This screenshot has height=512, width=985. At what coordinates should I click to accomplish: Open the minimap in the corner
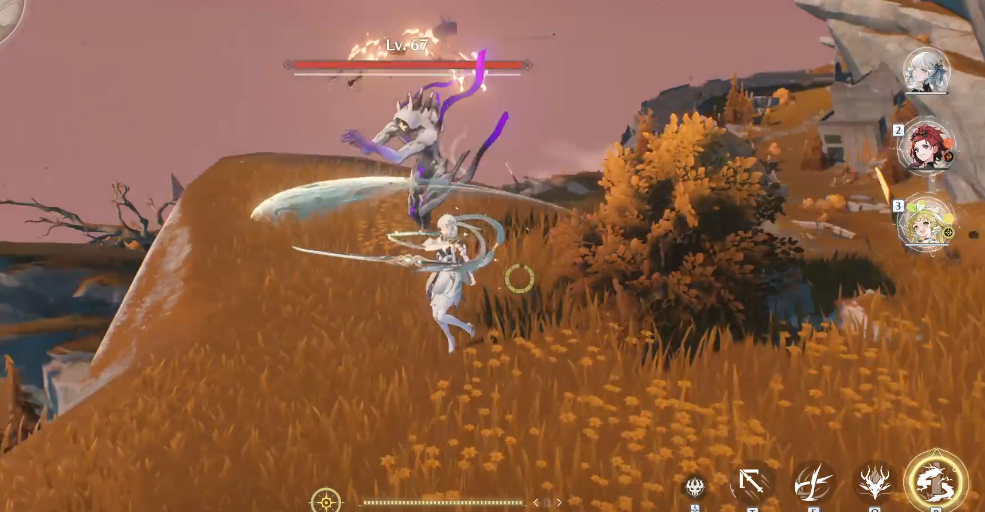(8, 18)
